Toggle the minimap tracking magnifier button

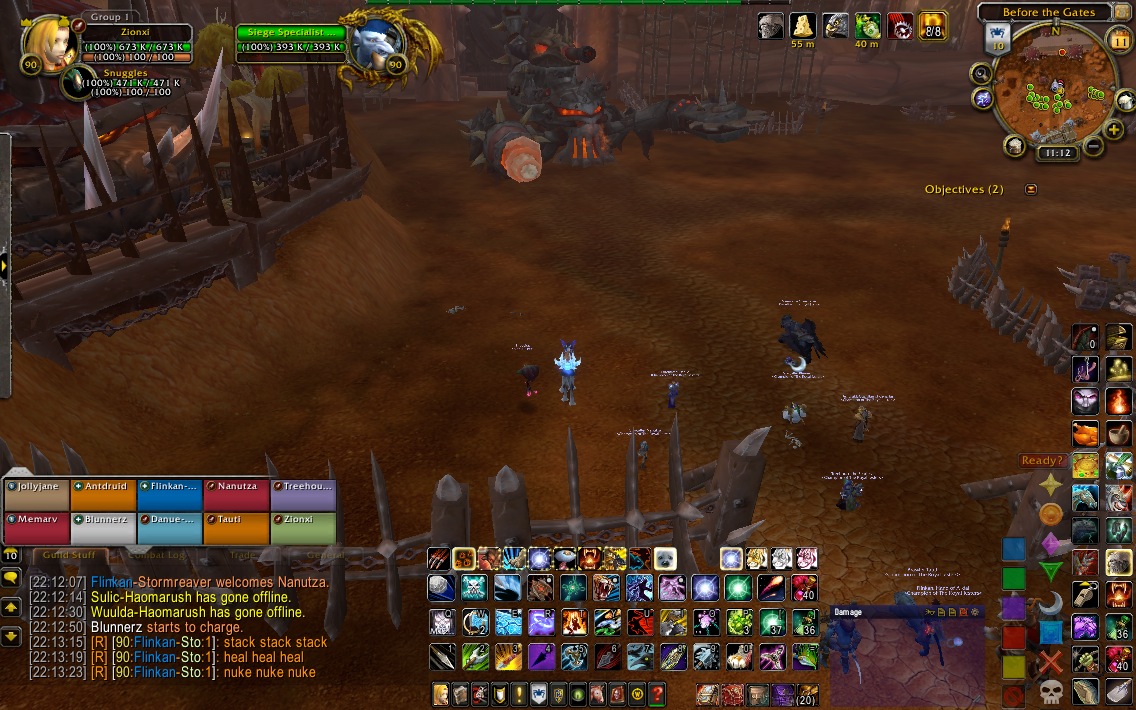click(981, 73)
